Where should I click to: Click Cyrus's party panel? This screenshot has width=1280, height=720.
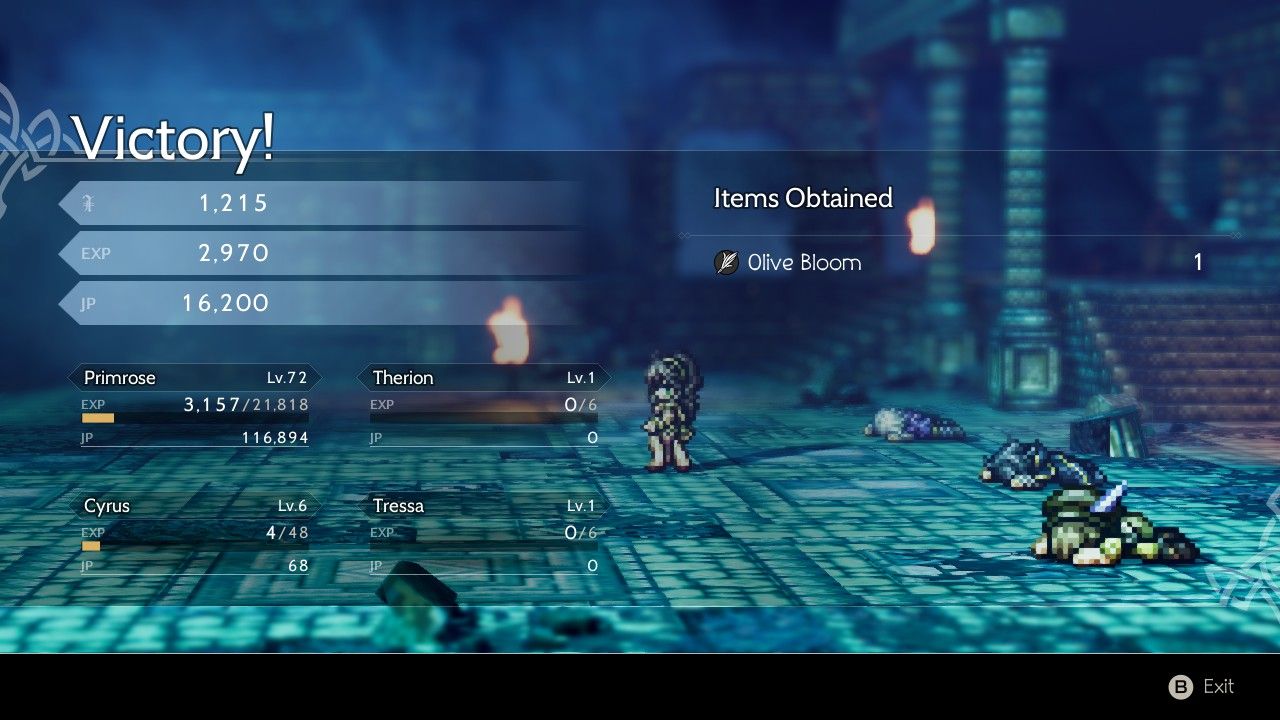[195, 534]
